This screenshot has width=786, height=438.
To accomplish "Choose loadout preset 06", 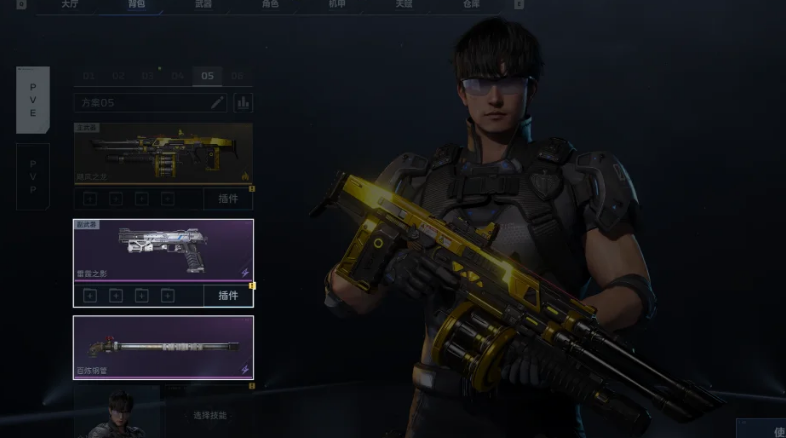I will click(237, 76).
